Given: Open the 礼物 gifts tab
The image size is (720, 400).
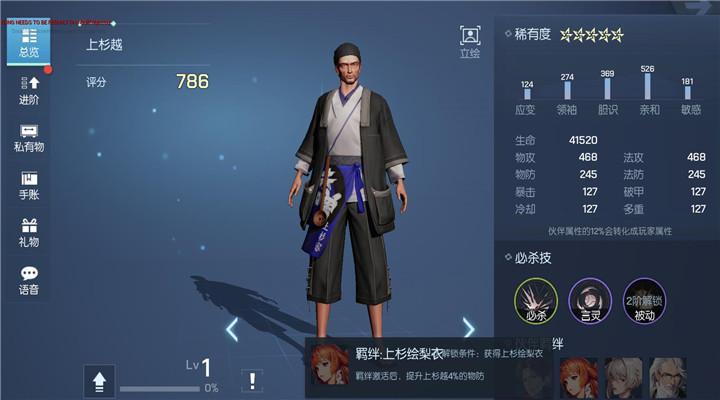Looking at the screenshot, I should click(29, 233).
